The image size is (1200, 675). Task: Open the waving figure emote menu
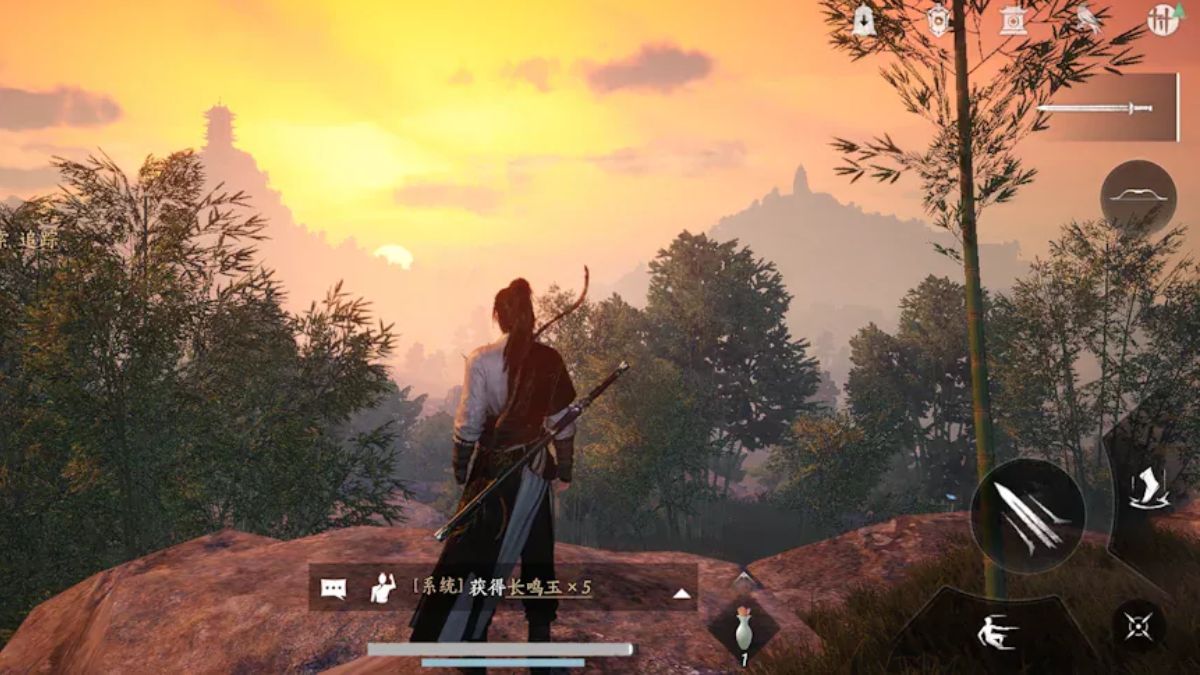pos(384,588)
